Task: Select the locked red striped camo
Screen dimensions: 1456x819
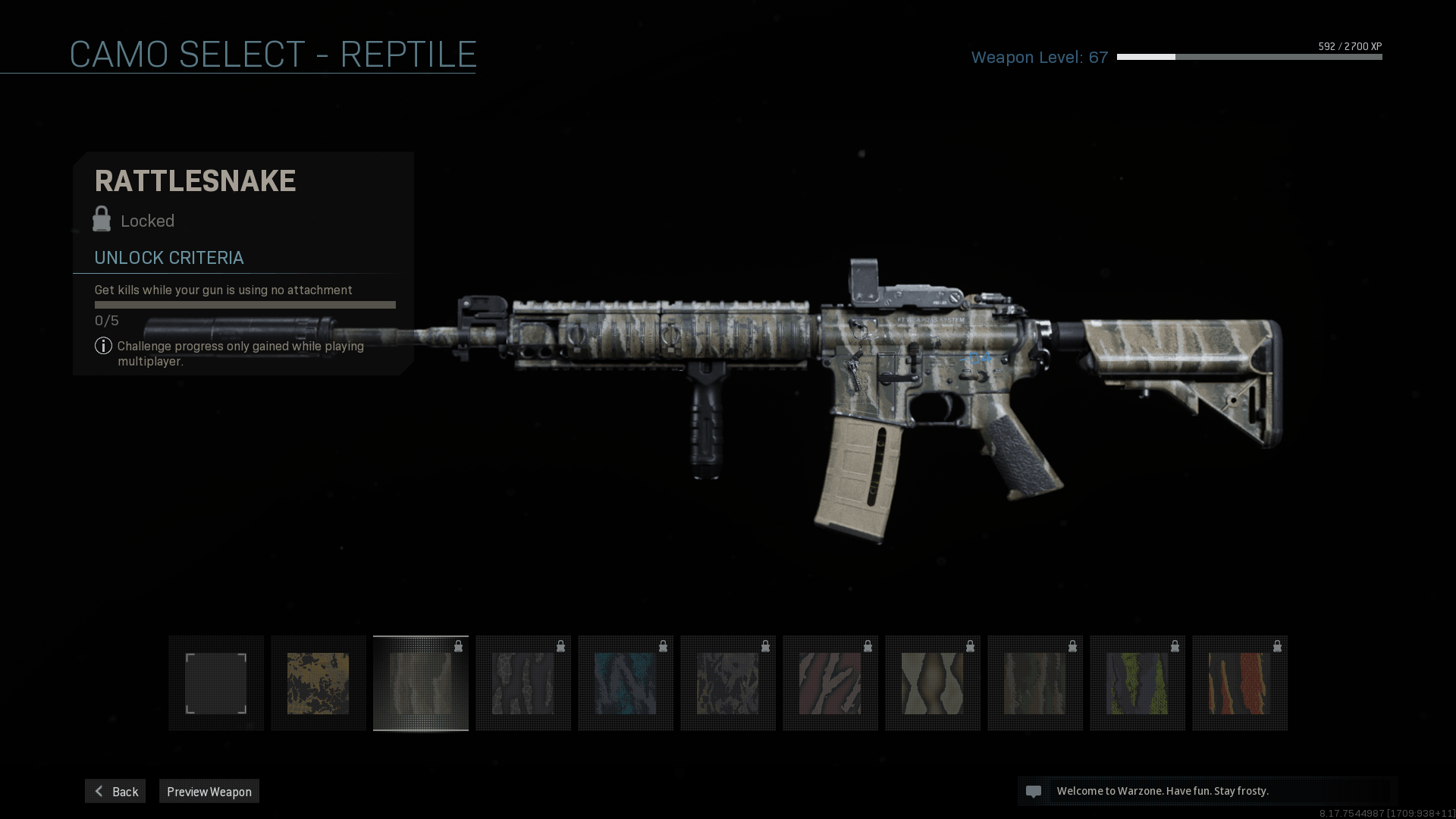Action: [830, 683]
